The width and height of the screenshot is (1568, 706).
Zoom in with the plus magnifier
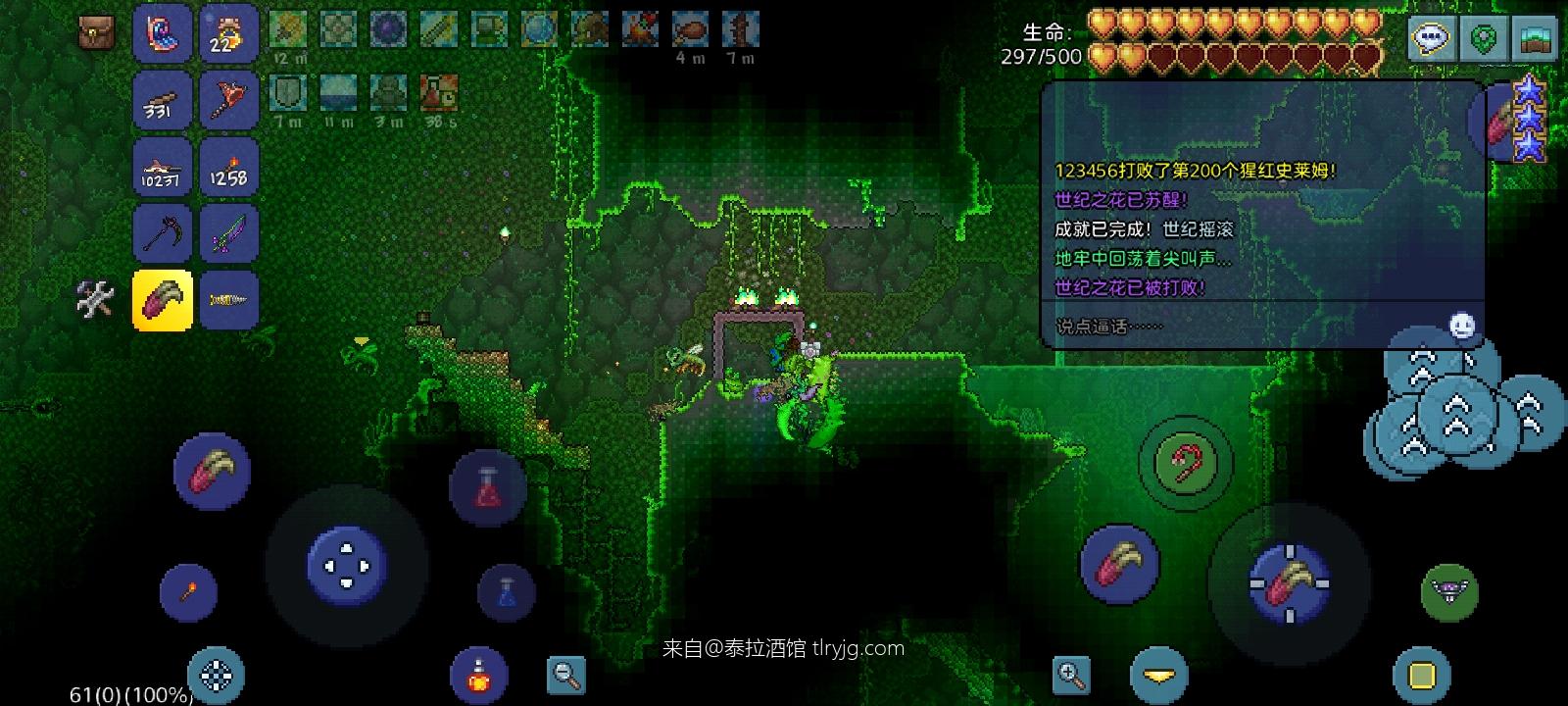coord(1071,675)
